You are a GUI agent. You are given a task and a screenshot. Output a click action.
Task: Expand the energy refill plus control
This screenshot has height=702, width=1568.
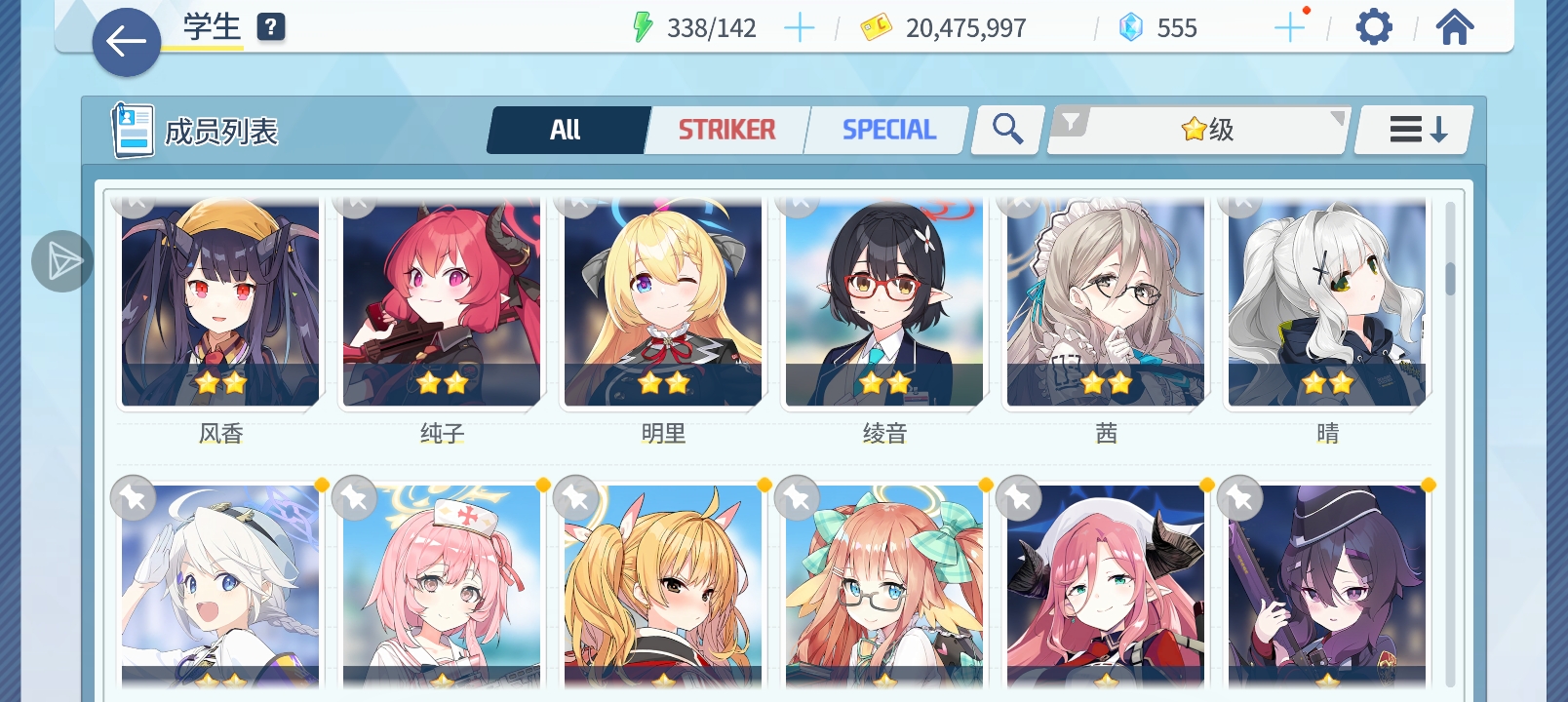[800, 27]
